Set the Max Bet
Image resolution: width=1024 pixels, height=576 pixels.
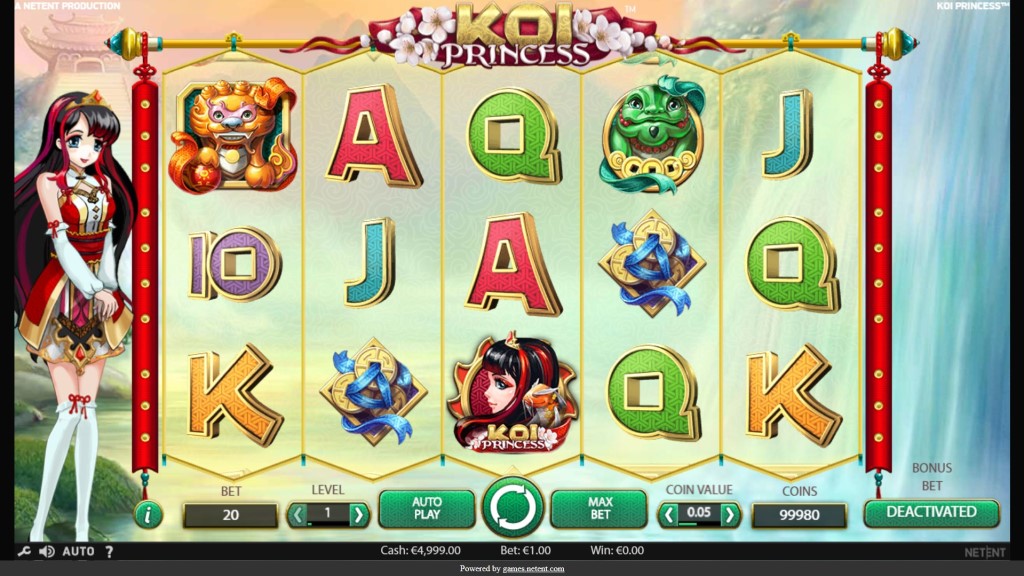599,509
